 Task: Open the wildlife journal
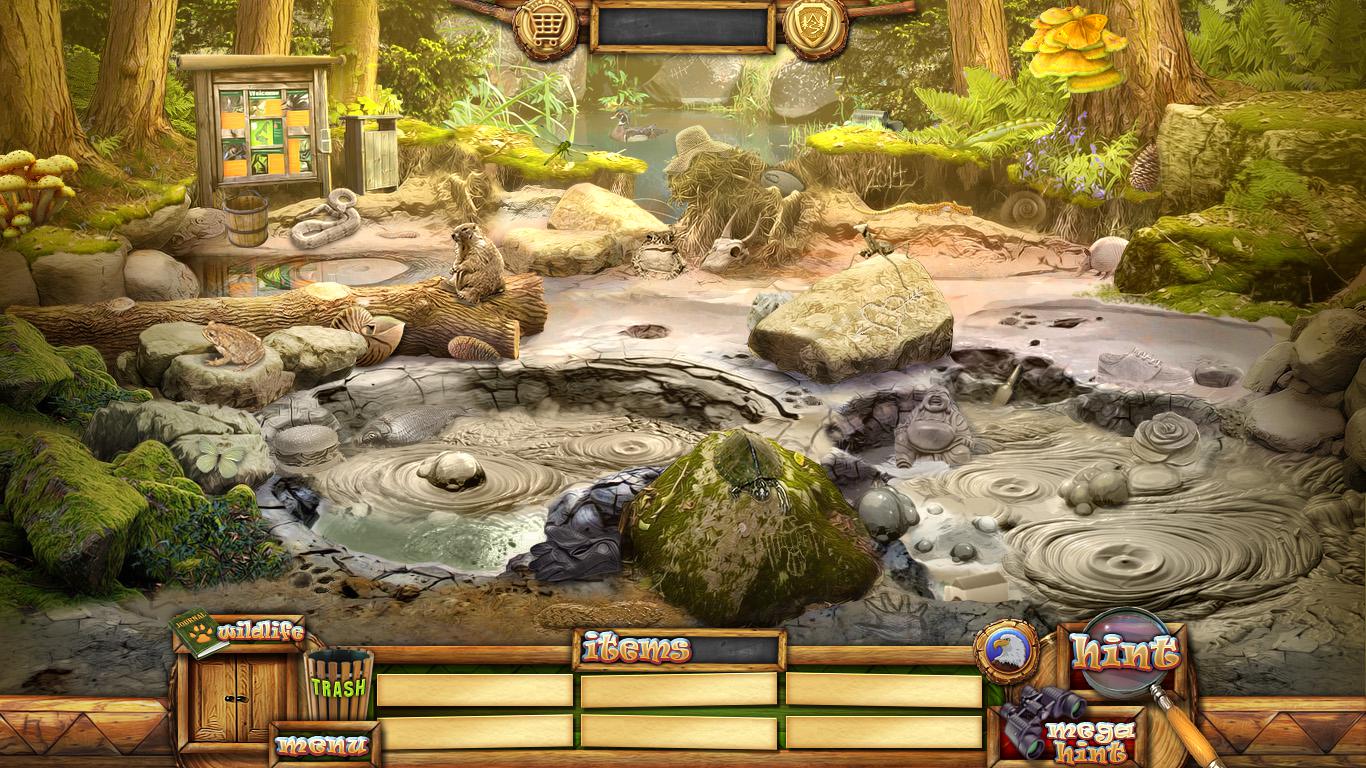coord(240,634)
